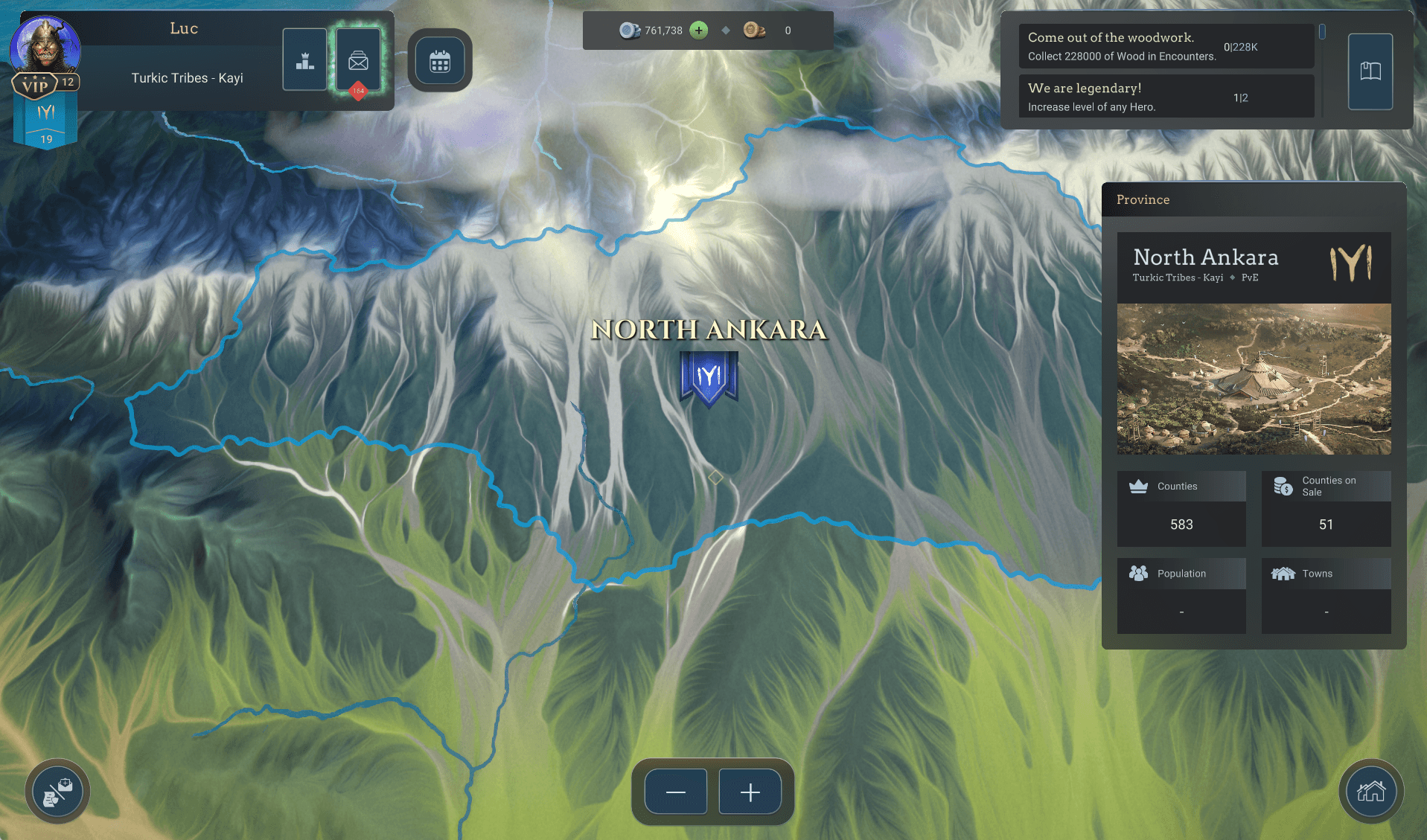The height and width of the screenshot is (840, 1427).
Task: Open the quest We are legendary
Action: (x=1166, y=96)
